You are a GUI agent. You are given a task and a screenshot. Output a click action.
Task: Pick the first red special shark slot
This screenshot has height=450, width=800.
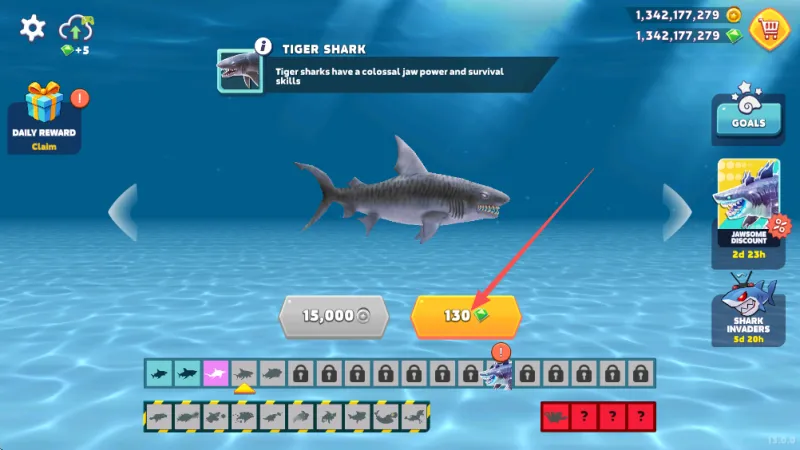pyautogui.click(x=557, y=416)
